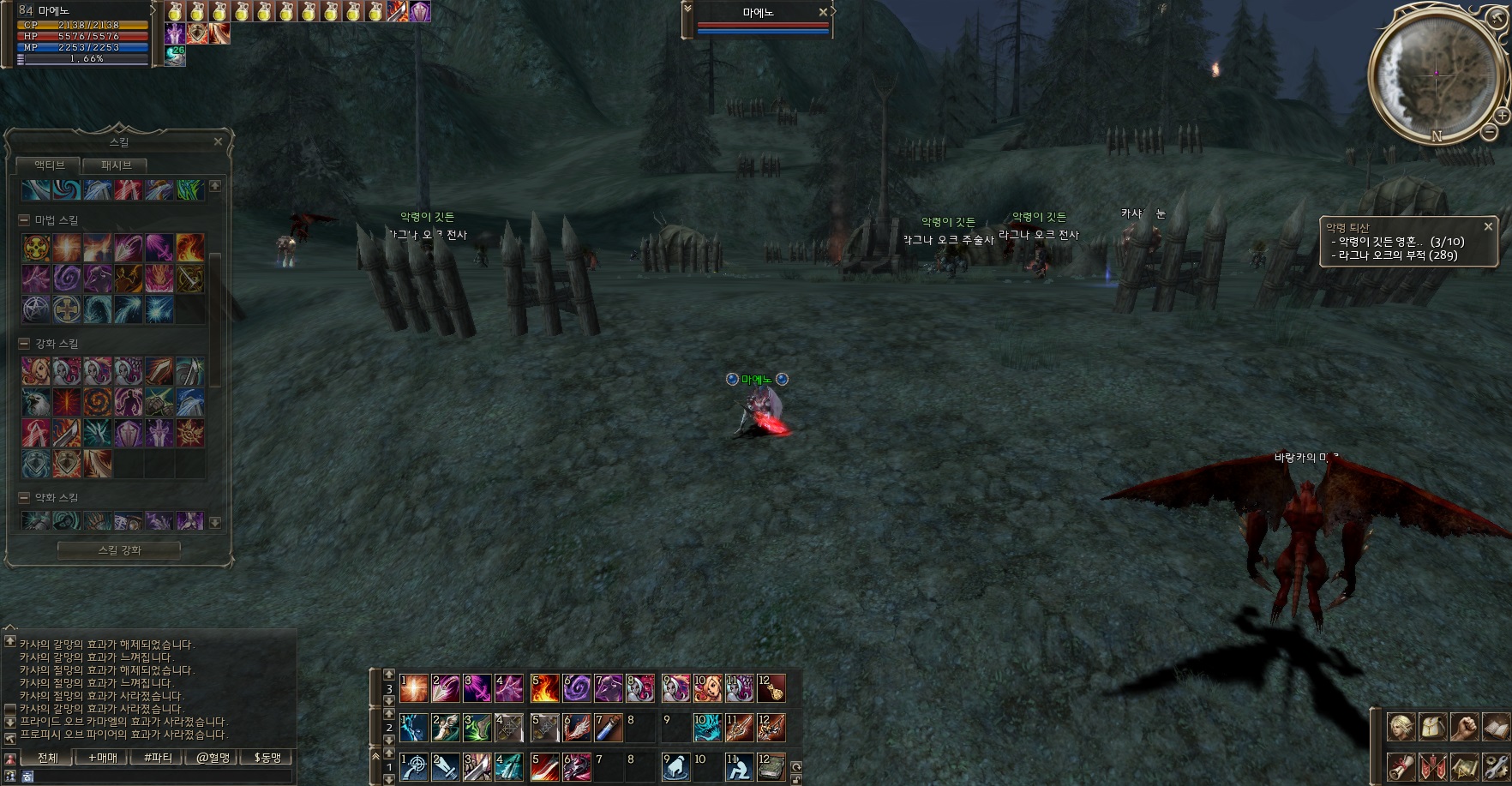Close the 악령 퇴산 quest tracker
The height and width of the screenshot is (786, 1512).
click(x=1488, y=226)
